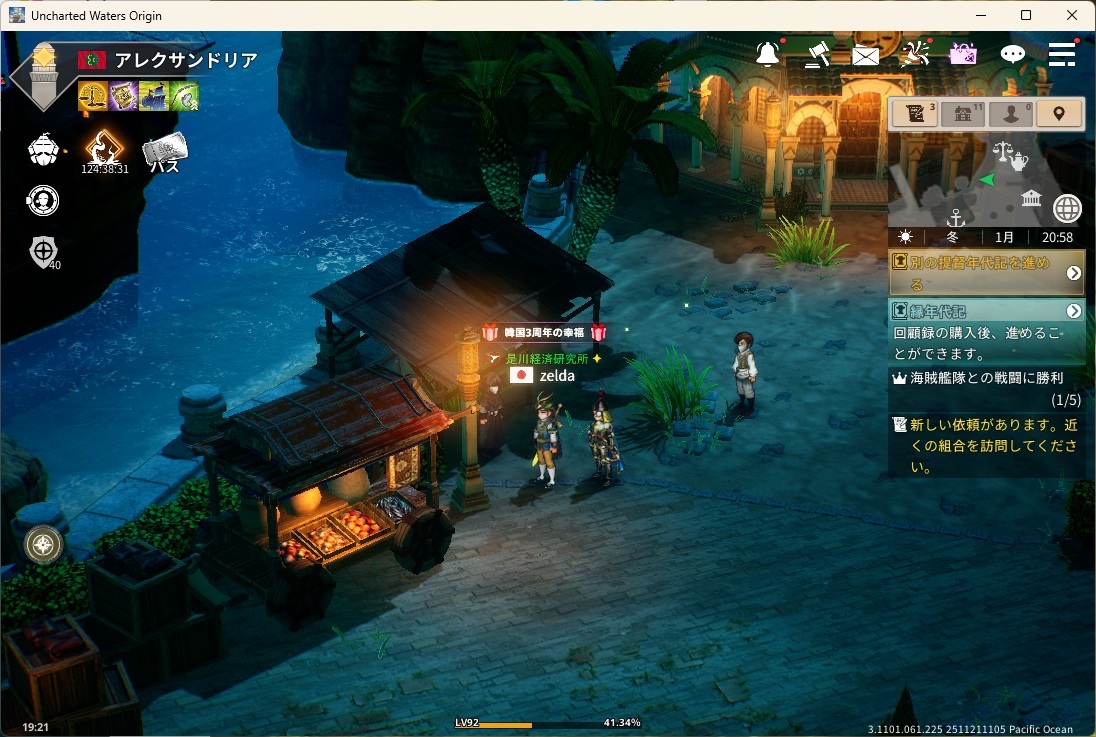Viewport: 1096px width, 737px height.
Task: Open the notification bell icon
Action: [768, 54]
